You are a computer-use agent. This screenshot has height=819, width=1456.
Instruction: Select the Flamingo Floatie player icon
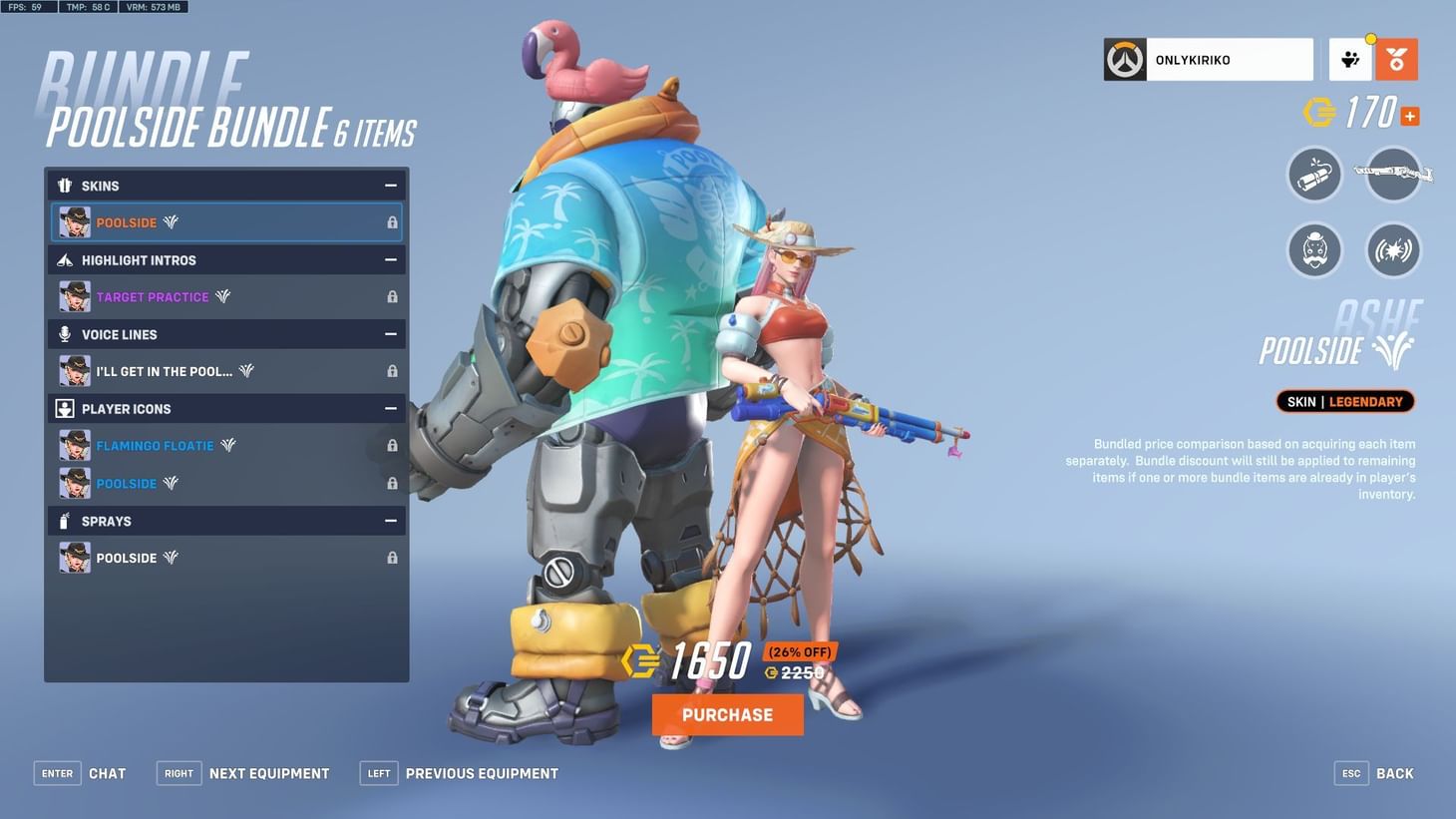coord(155,445)
